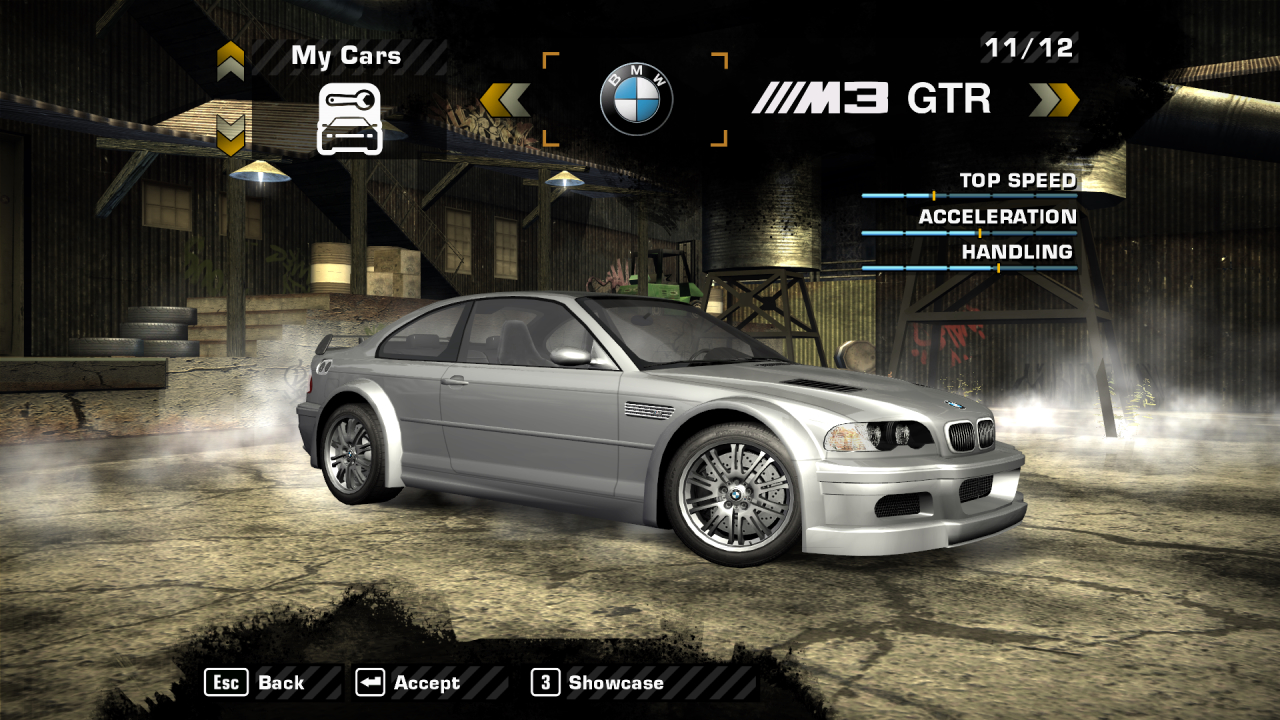Click the Accept label at the bottom
The width and height of the screenshot is (1280, 720).
[x=425, y=683]
